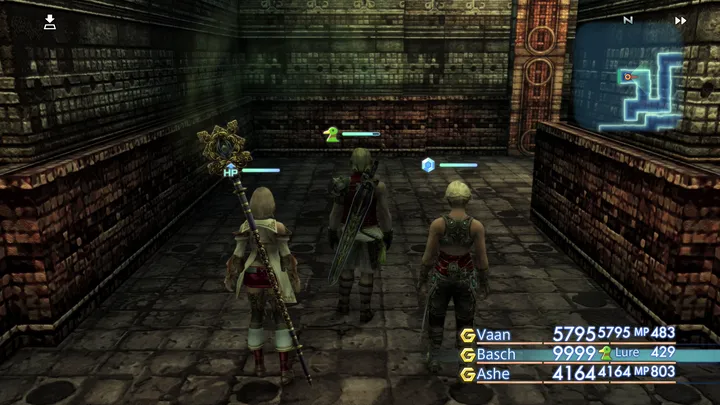This screenshot has height=405, width=720.
Task: Toggle Vaan's gambit G icon
Action: coord(466,334)
